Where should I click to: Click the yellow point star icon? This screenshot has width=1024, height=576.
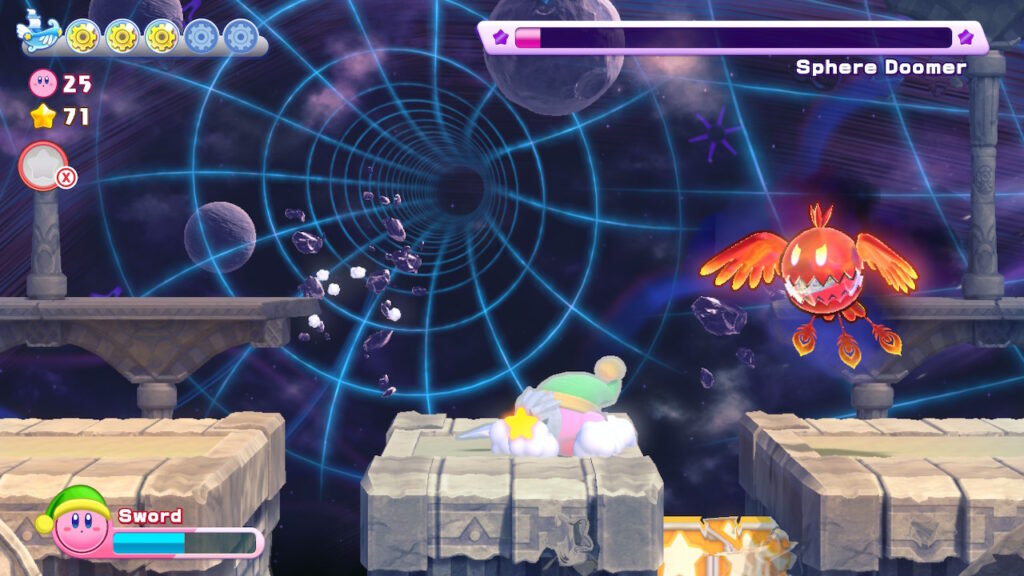pyautogui.click(x=43, y=117)
